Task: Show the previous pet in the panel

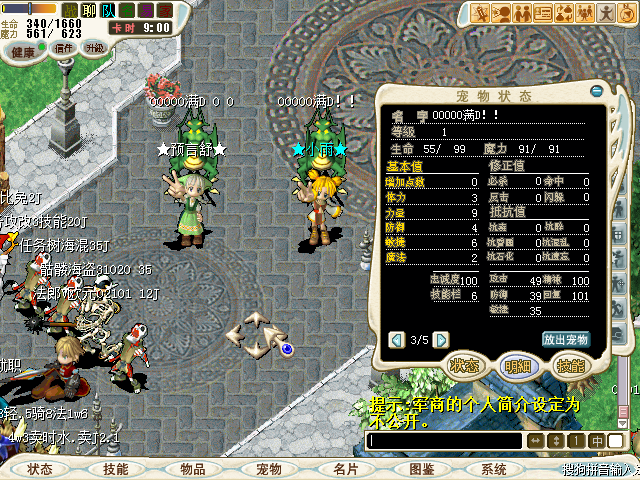Action: coord(396,340)
